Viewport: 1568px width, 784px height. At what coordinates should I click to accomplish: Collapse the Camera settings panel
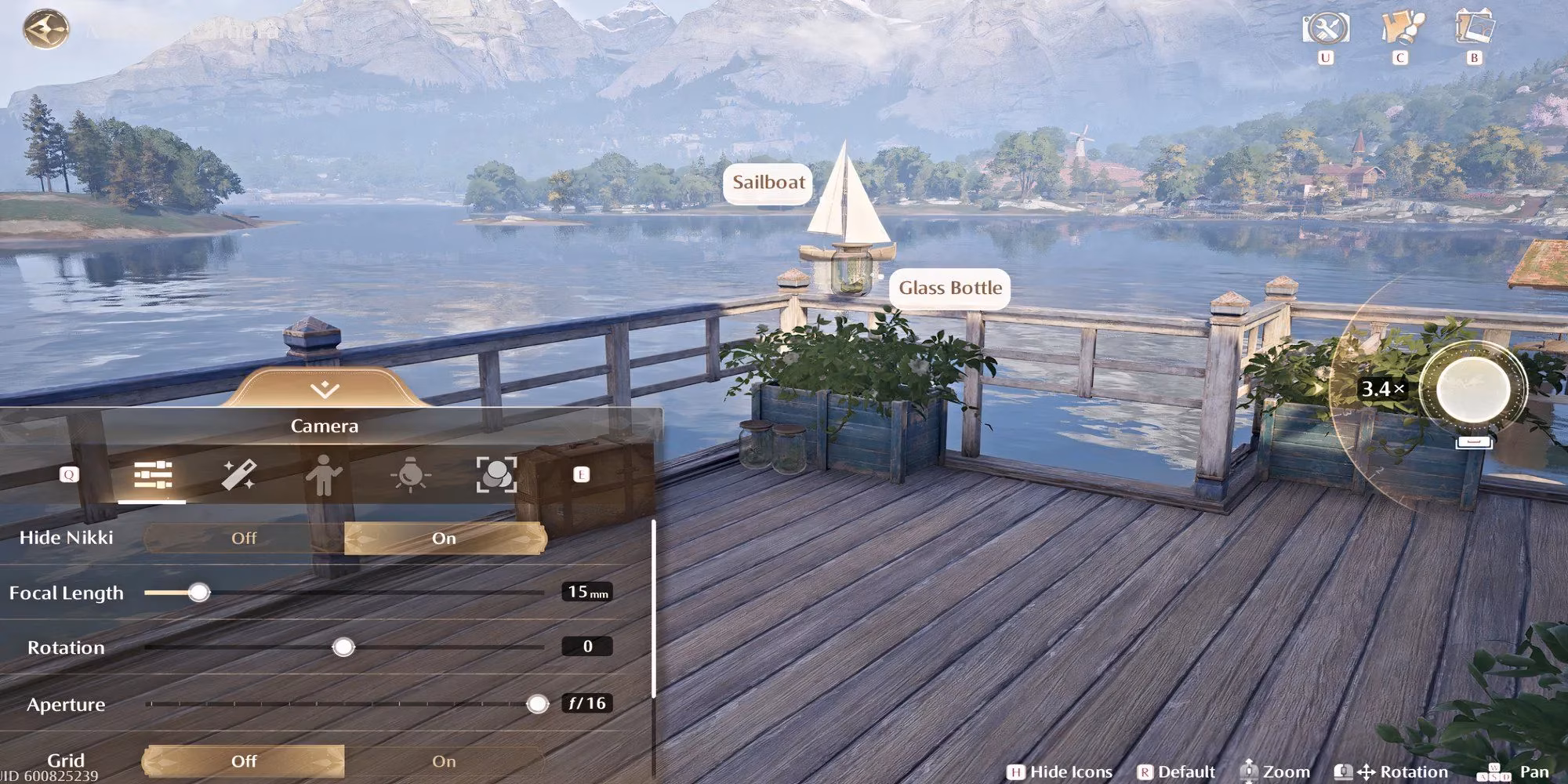tap(324, 389)
